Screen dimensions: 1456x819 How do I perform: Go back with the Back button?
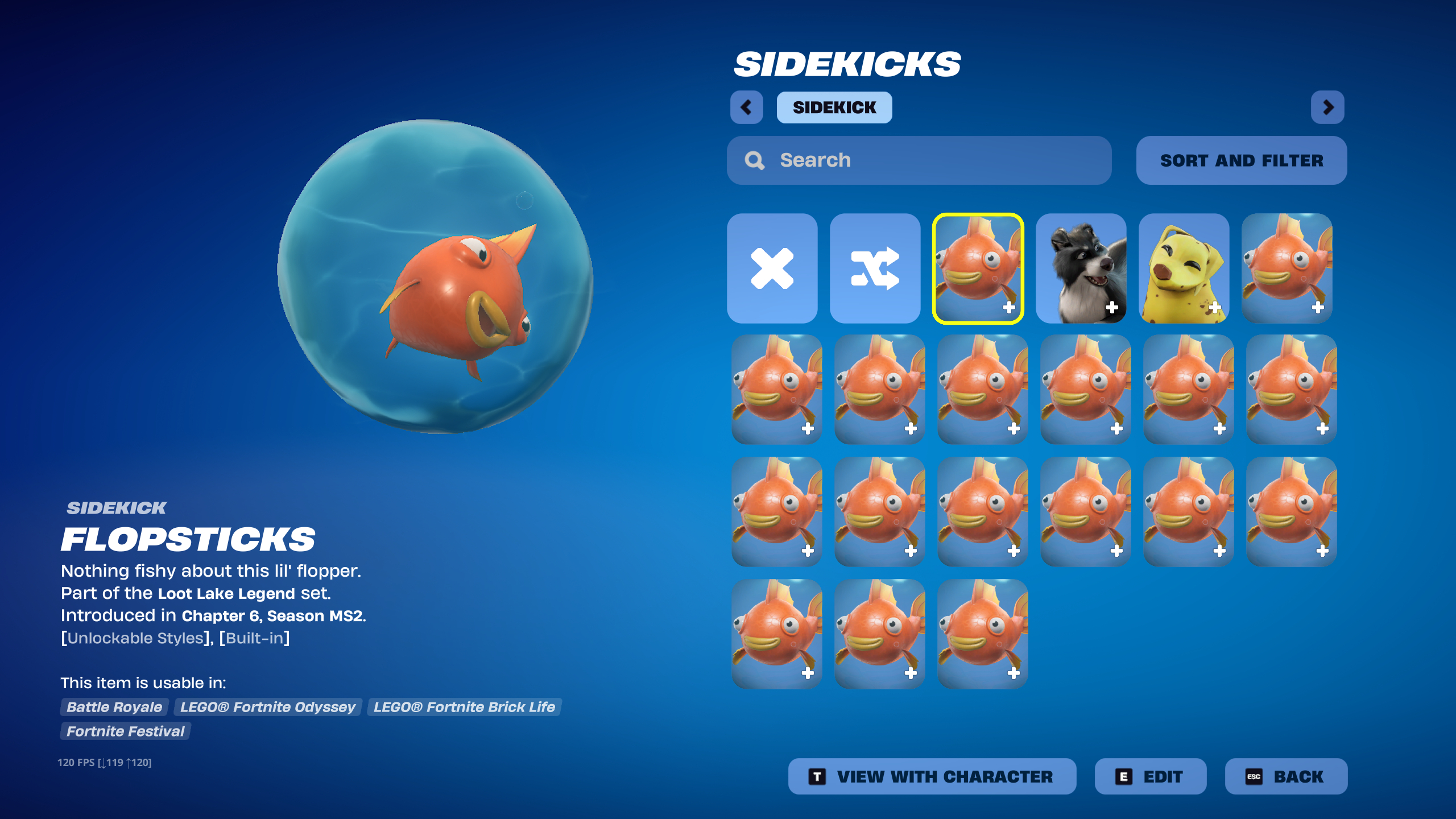tap(1285, 776)
